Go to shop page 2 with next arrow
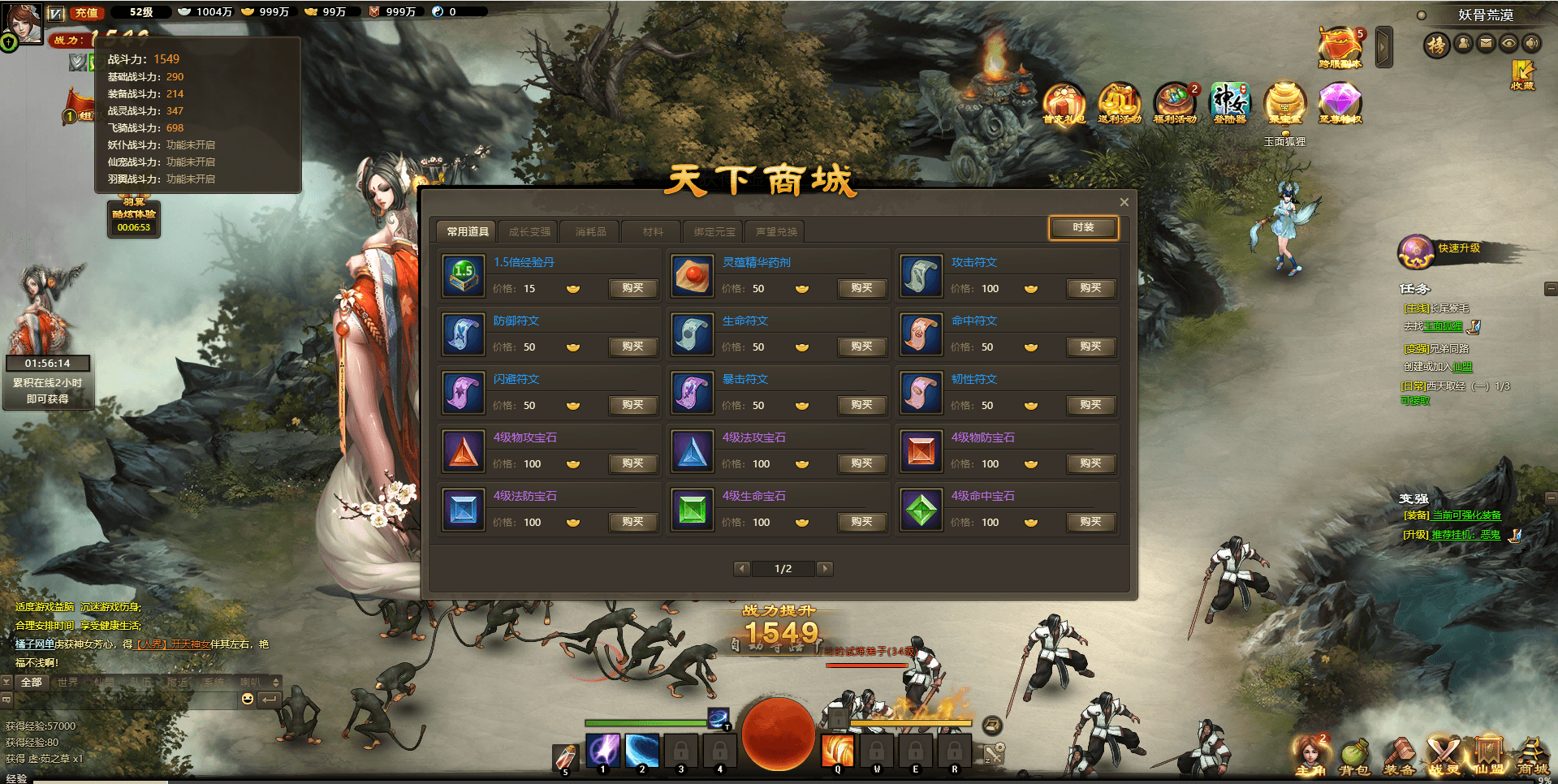Viewport: 1558px width, 784px height. 825,569
